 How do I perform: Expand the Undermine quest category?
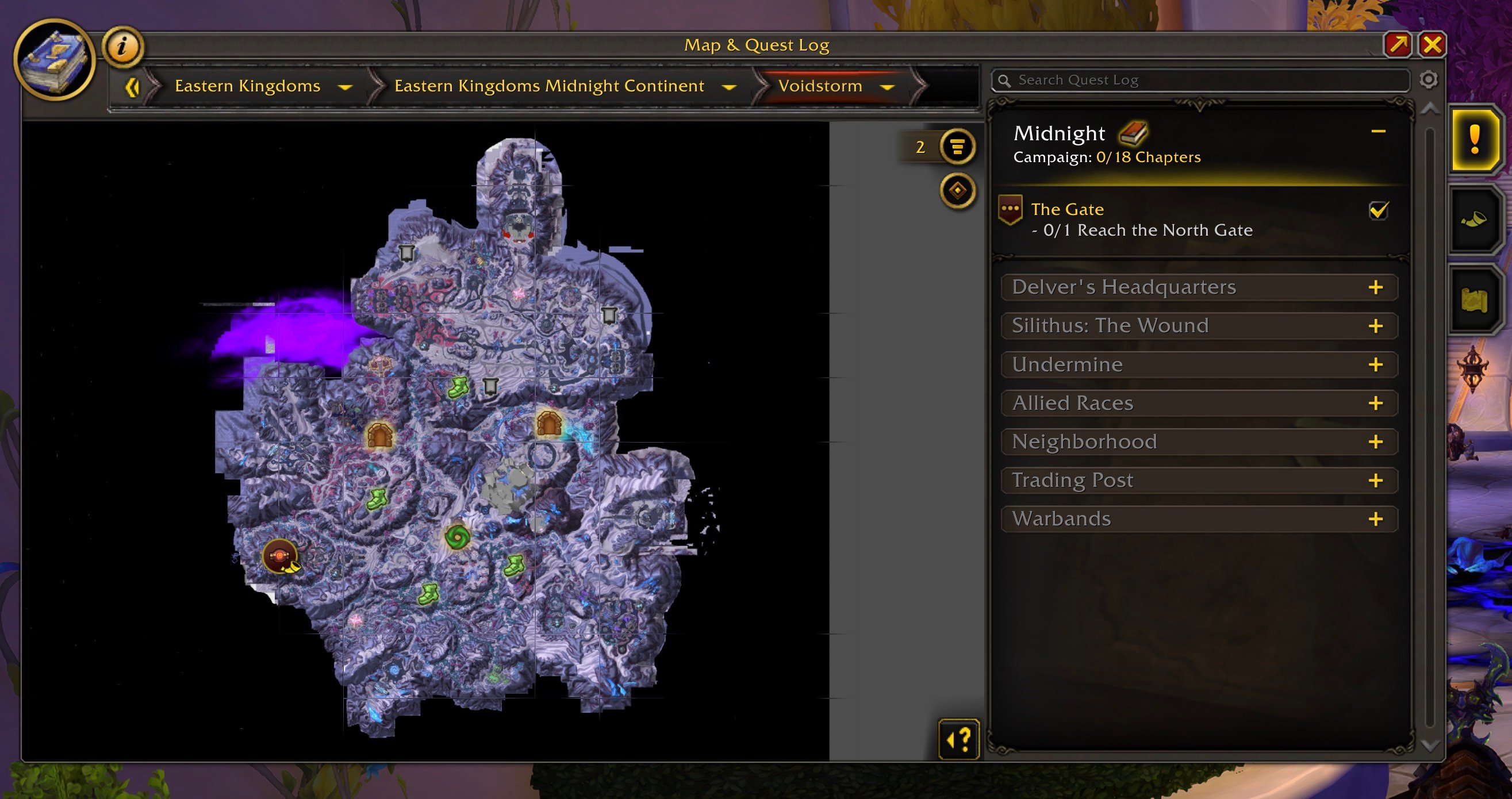click(x=1375, y=365)
